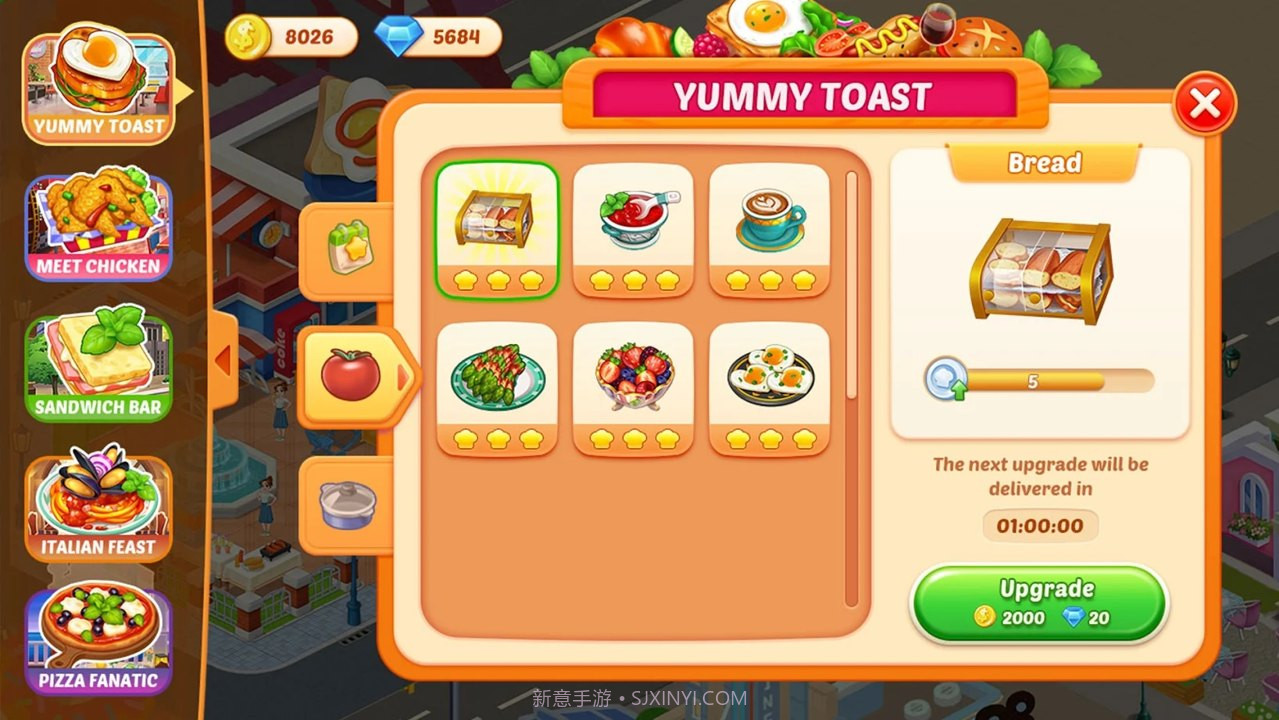Open the Meet Chicken restaurant
This screenshot has height=720, width=1279.
pos(98,226)
